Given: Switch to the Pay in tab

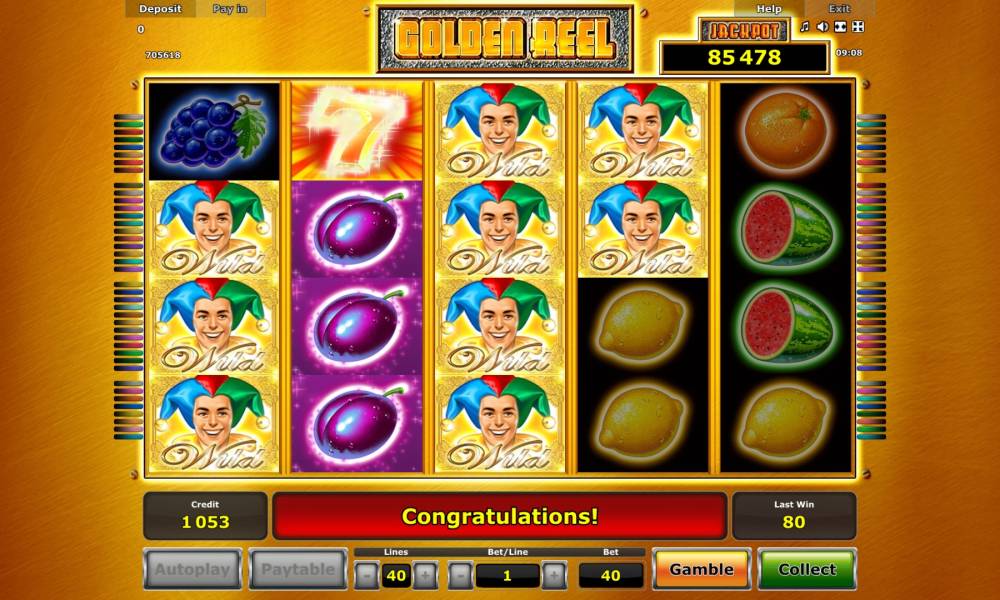Looking at the screenshot, I should pyautogui.click(x=229, y=9).
